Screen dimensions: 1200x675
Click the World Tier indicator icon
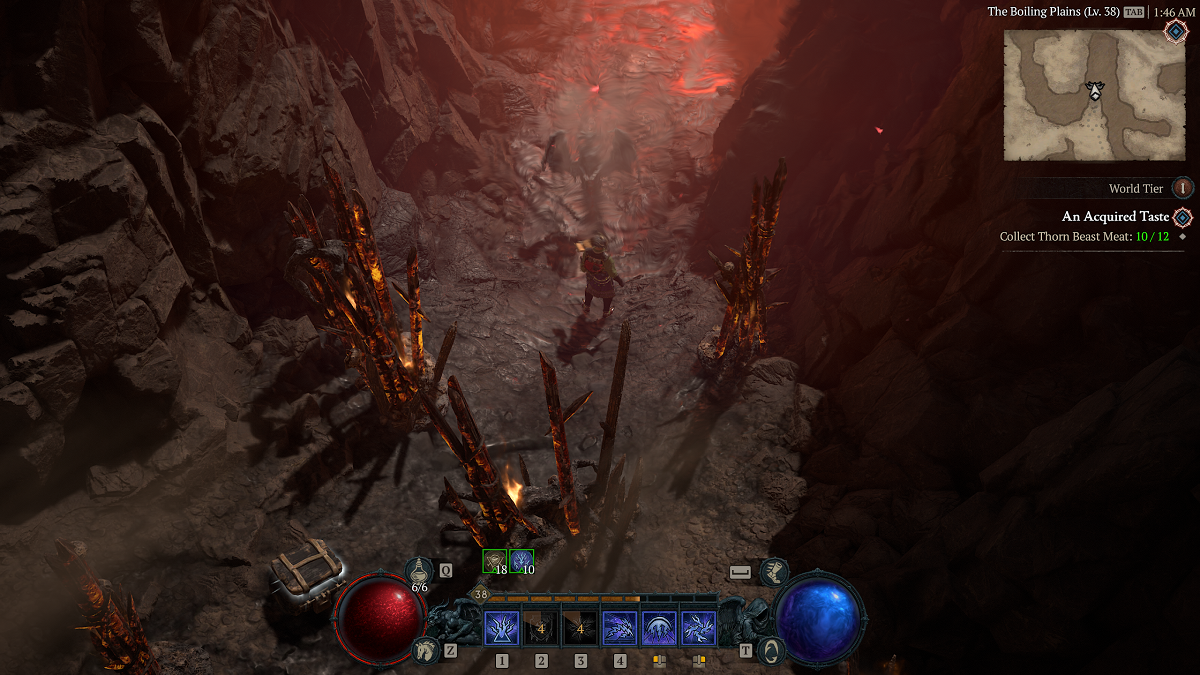coord(1183,188)
